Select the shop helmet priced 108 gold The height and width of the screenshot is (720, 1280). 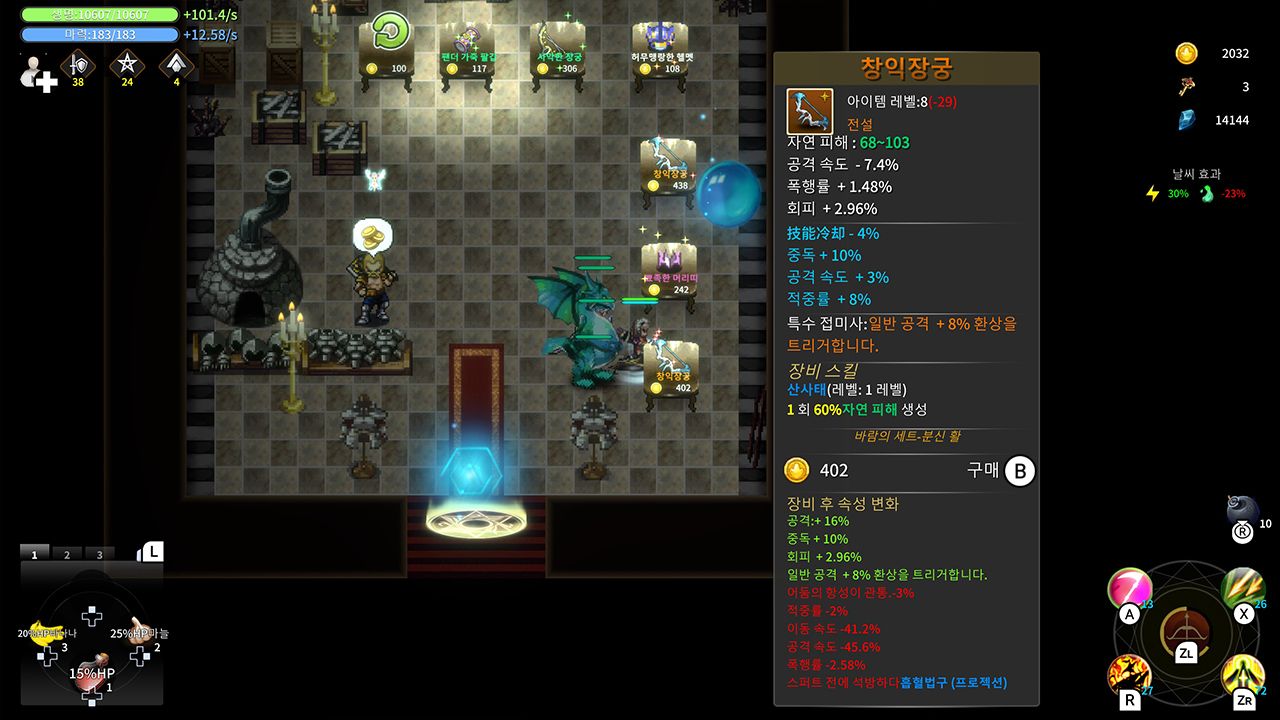coord(661,40)
